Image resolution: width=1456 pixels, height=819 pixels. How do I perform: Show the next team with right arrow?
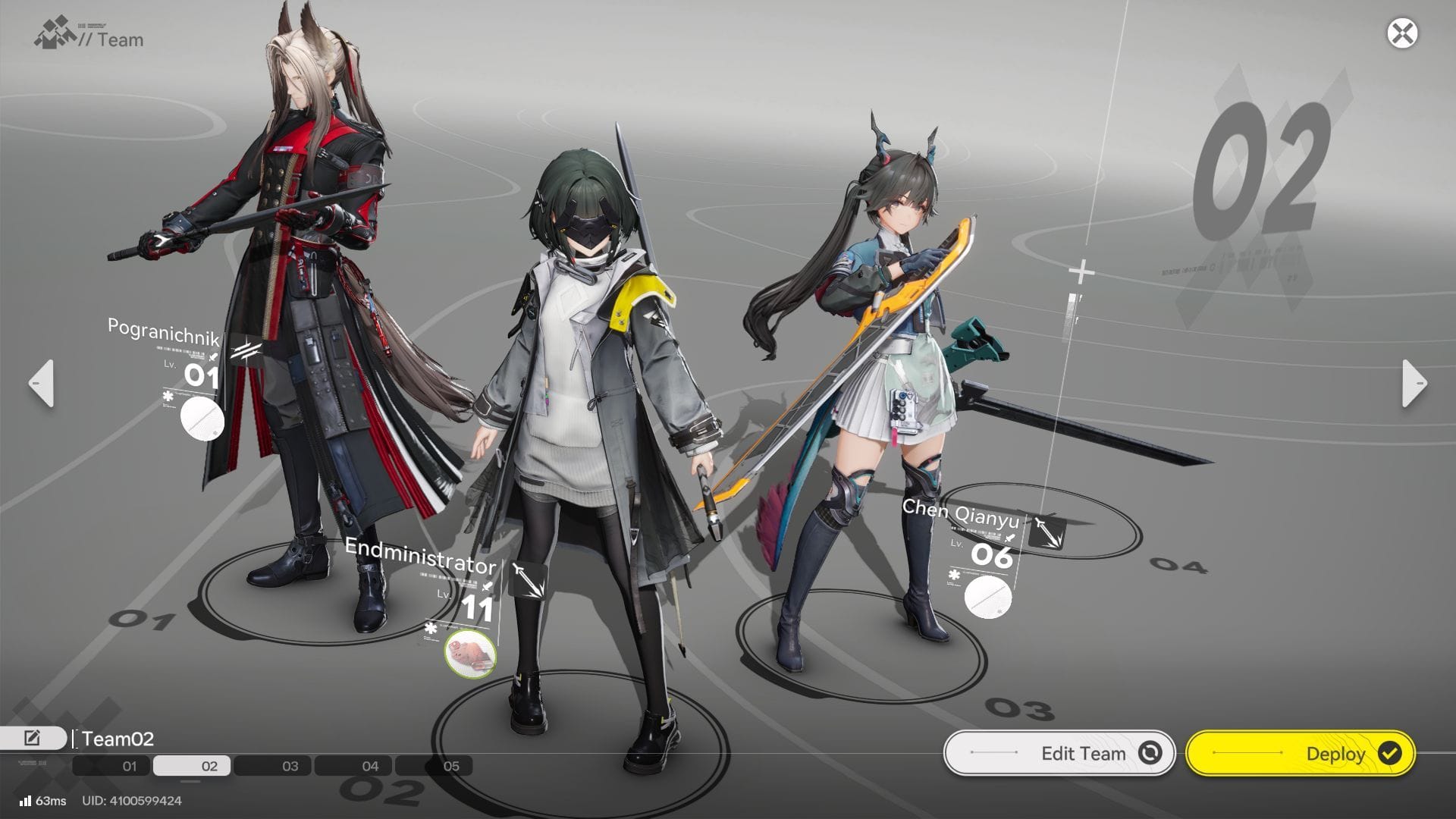coord(1414,384)
